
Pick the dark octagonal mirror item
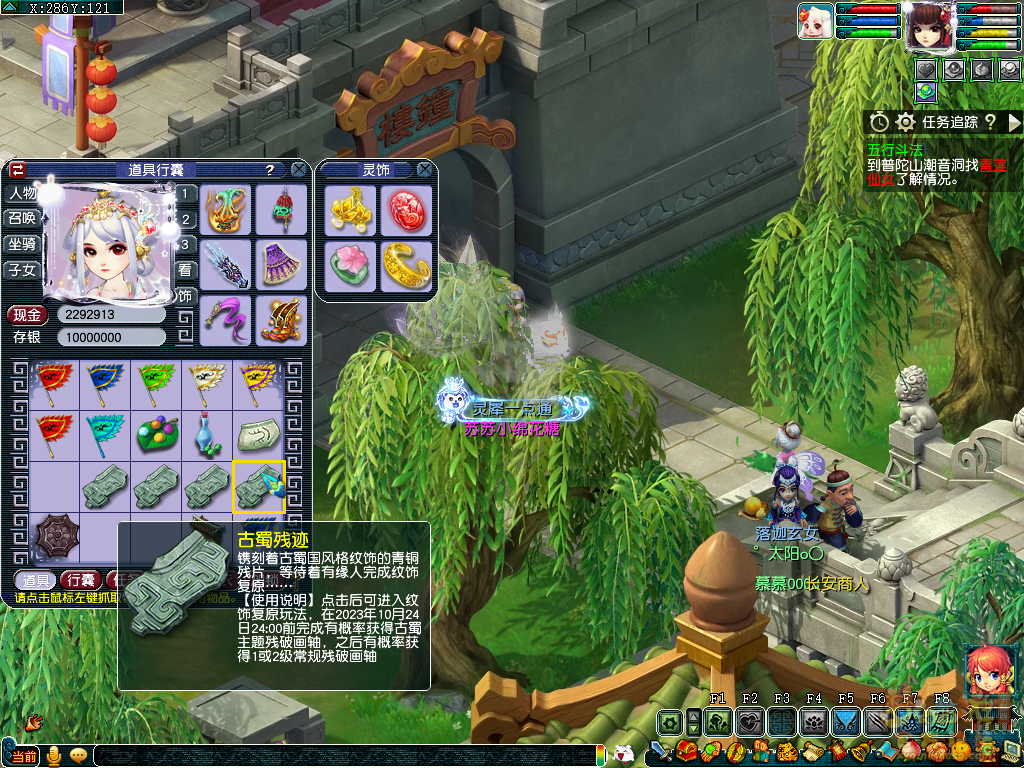(55, 538)
